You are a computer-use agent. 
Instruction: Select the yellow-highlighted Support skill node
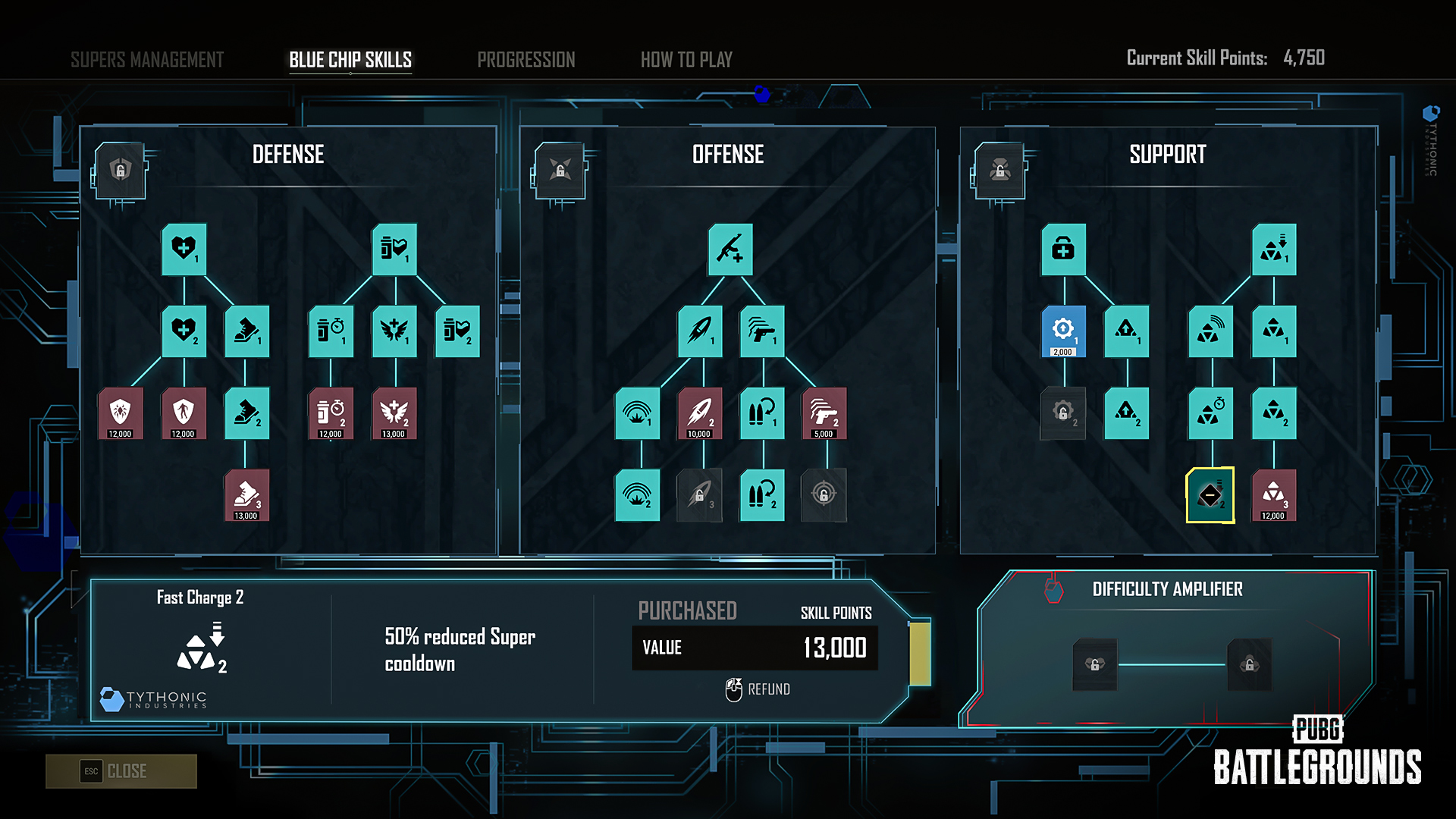(1210, 495)
